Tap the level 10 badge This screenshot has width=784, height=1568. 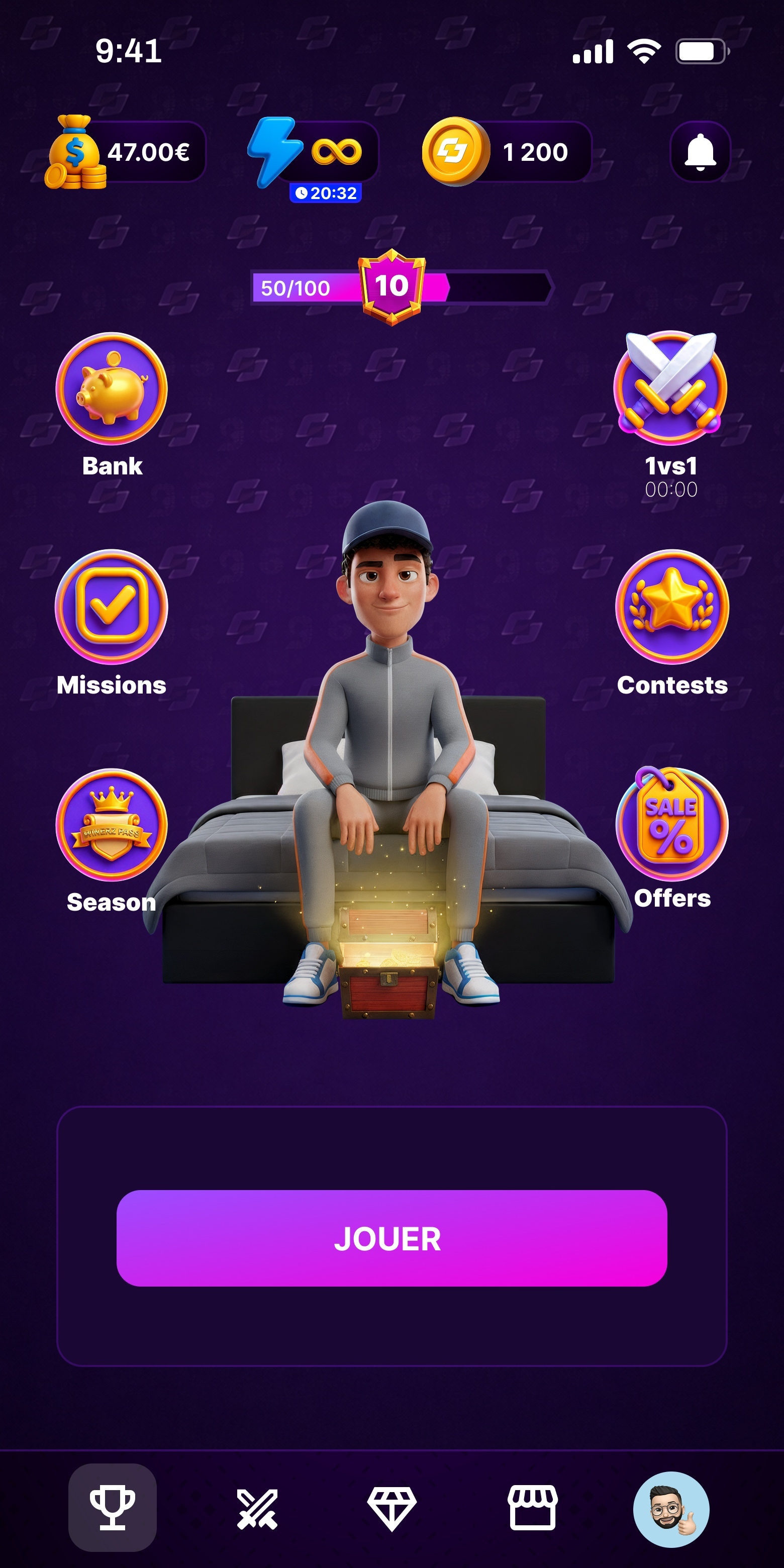point(392,286)
